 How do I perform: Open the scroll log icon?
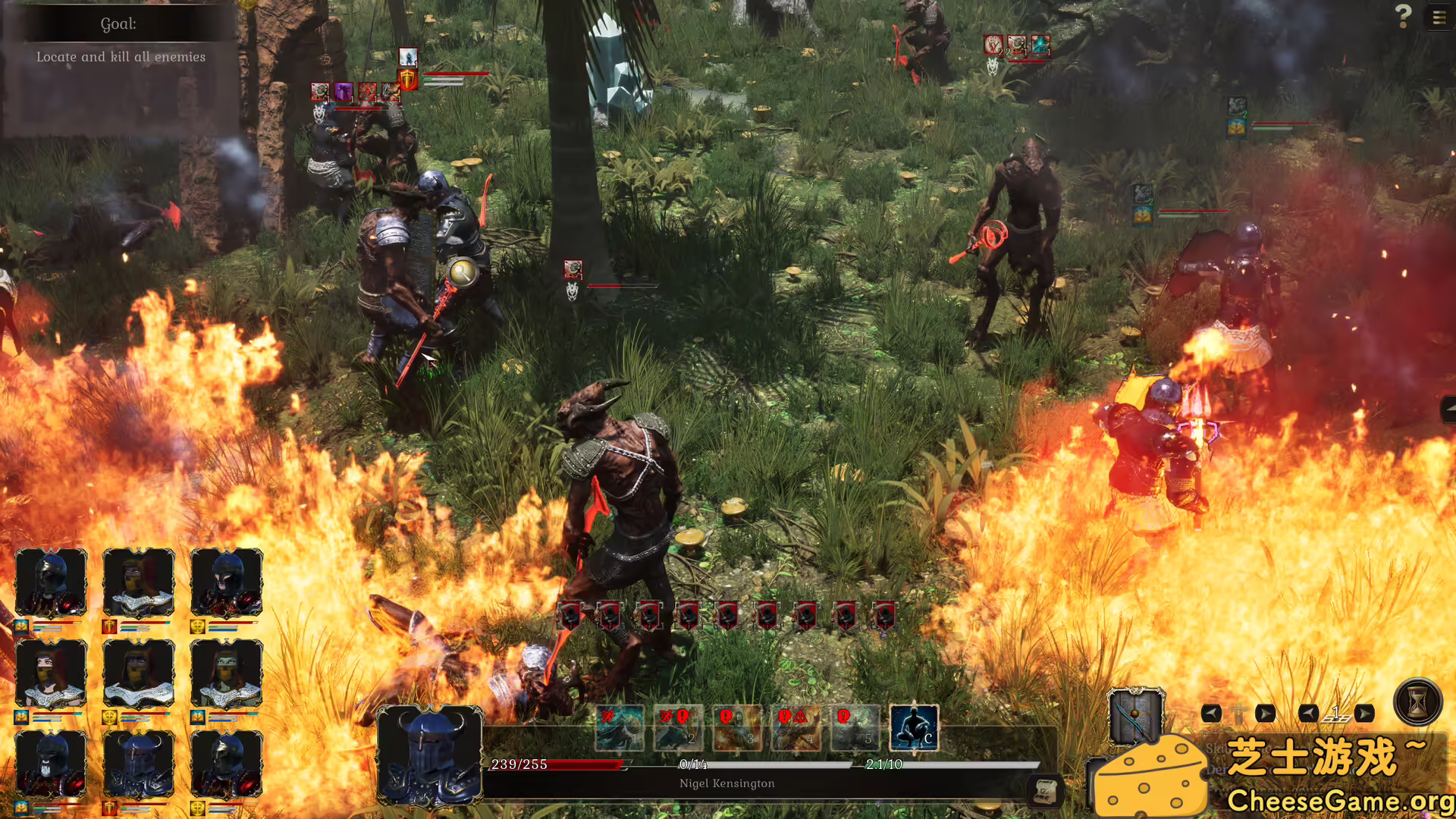pos(1045,791)
